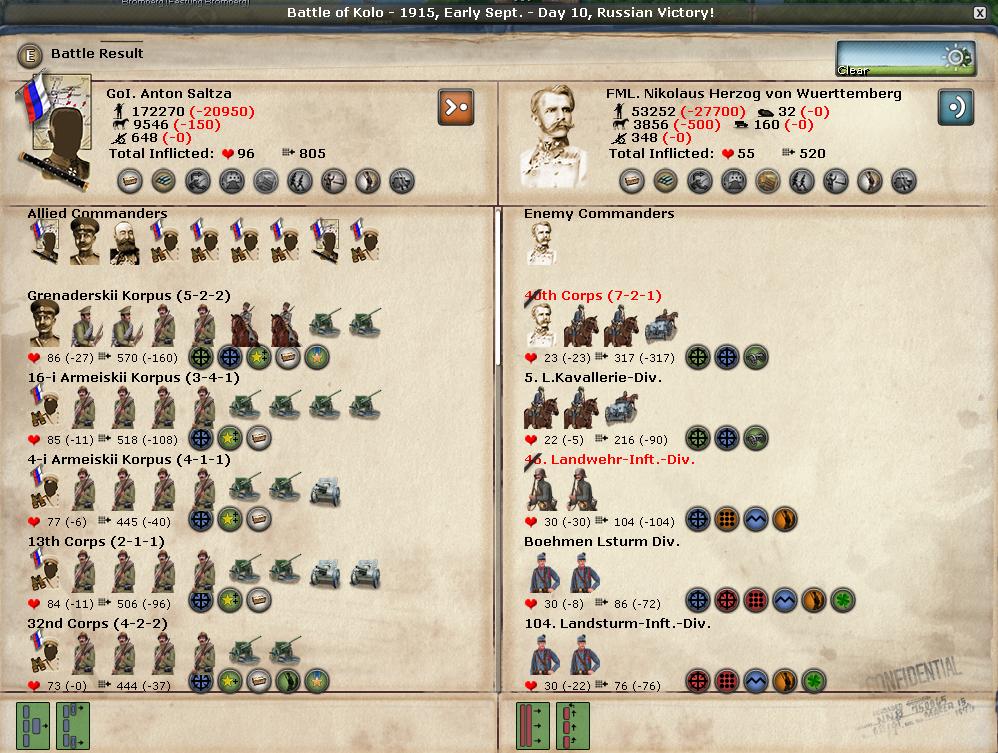Click the left green formation button
This screenshot has width=998, height=753.
pyautogui.click(x=34, y=724)
